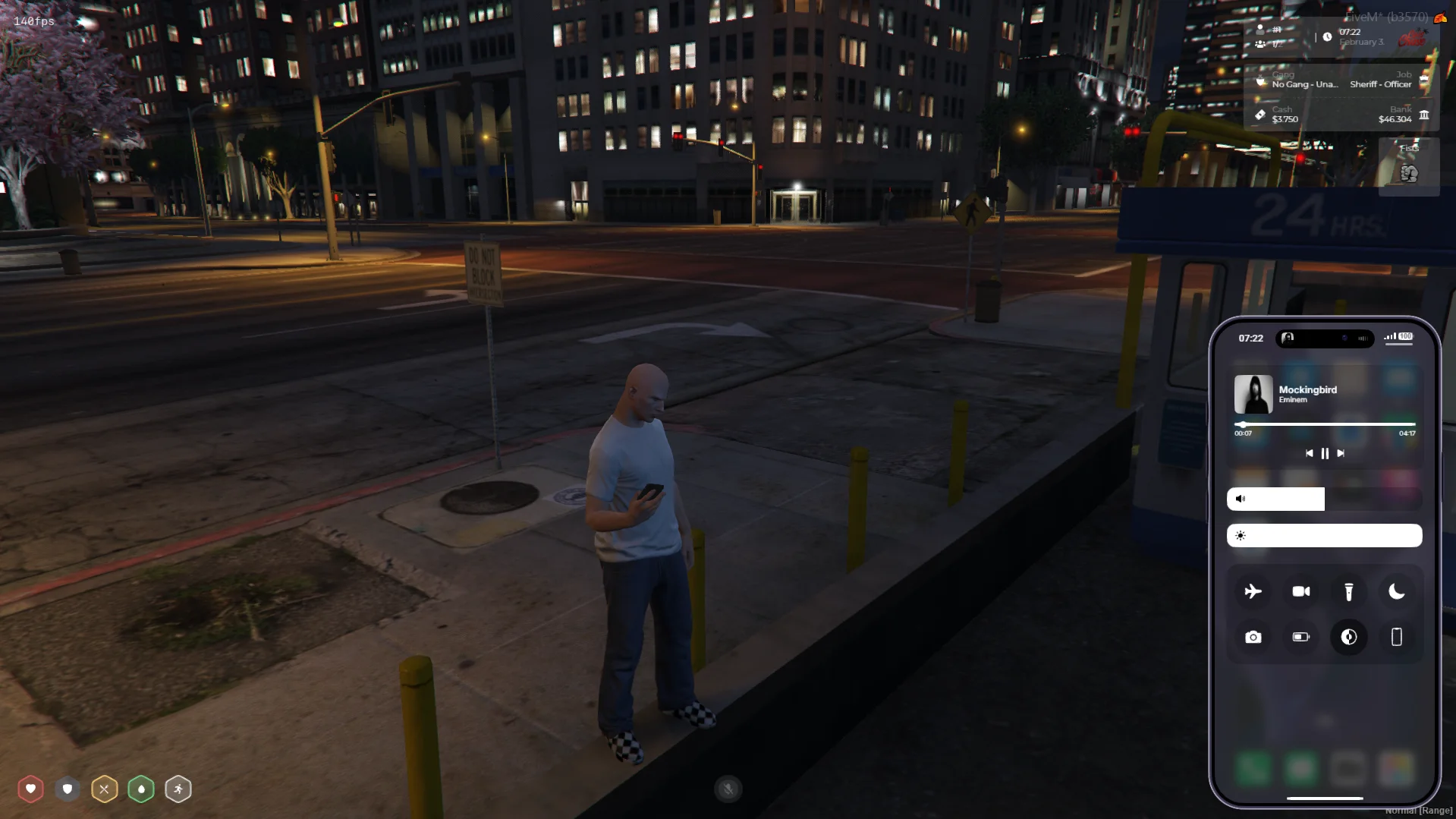This screenshot has width=1456, height=819.
Task: Tap the video camera toggle
Action: pyautogui.click(x=1300, y=591)
